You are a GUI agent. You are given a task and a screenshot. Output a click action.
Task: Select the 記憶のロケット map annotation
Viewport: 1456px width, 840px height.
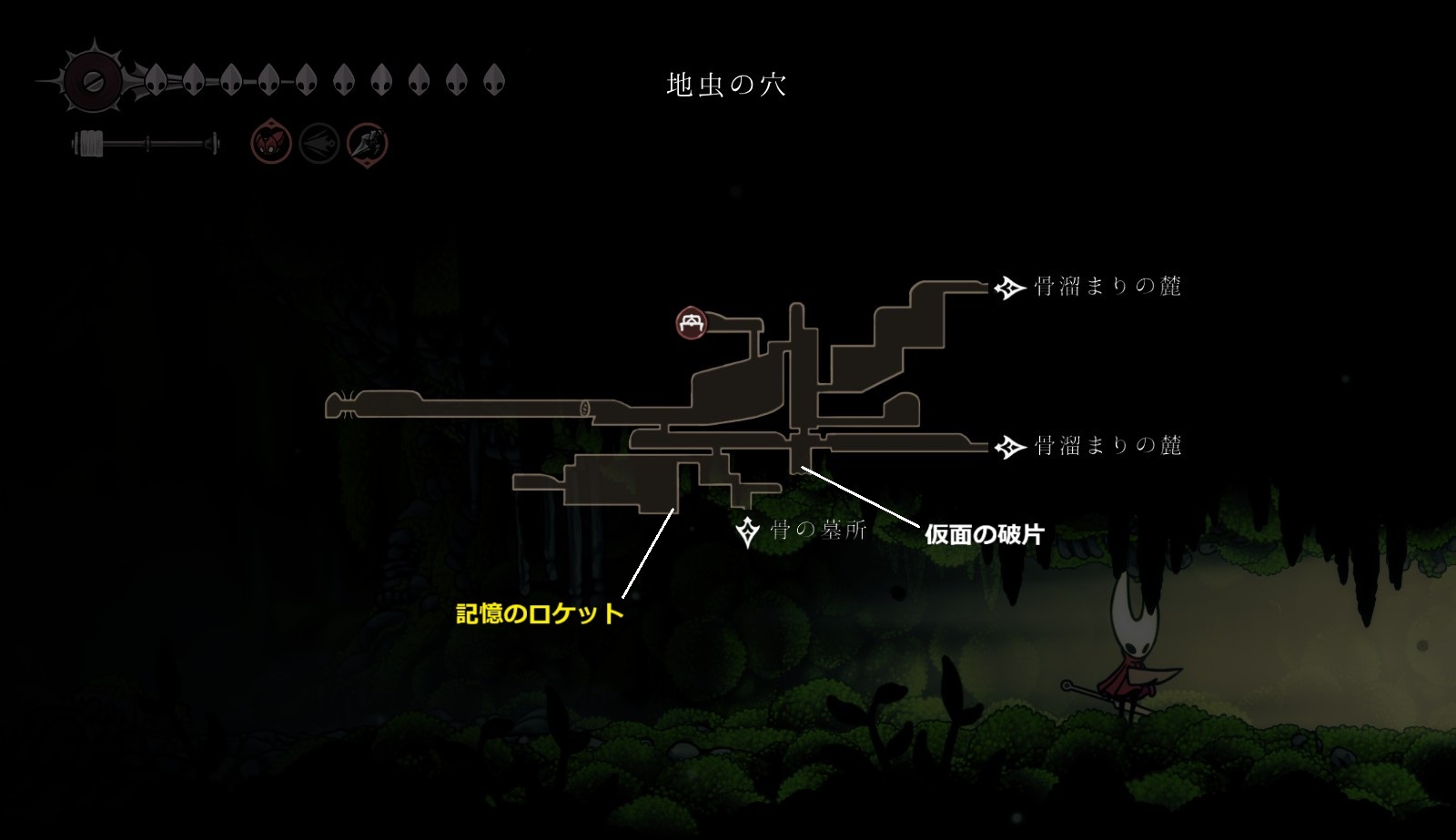[540, 613]
